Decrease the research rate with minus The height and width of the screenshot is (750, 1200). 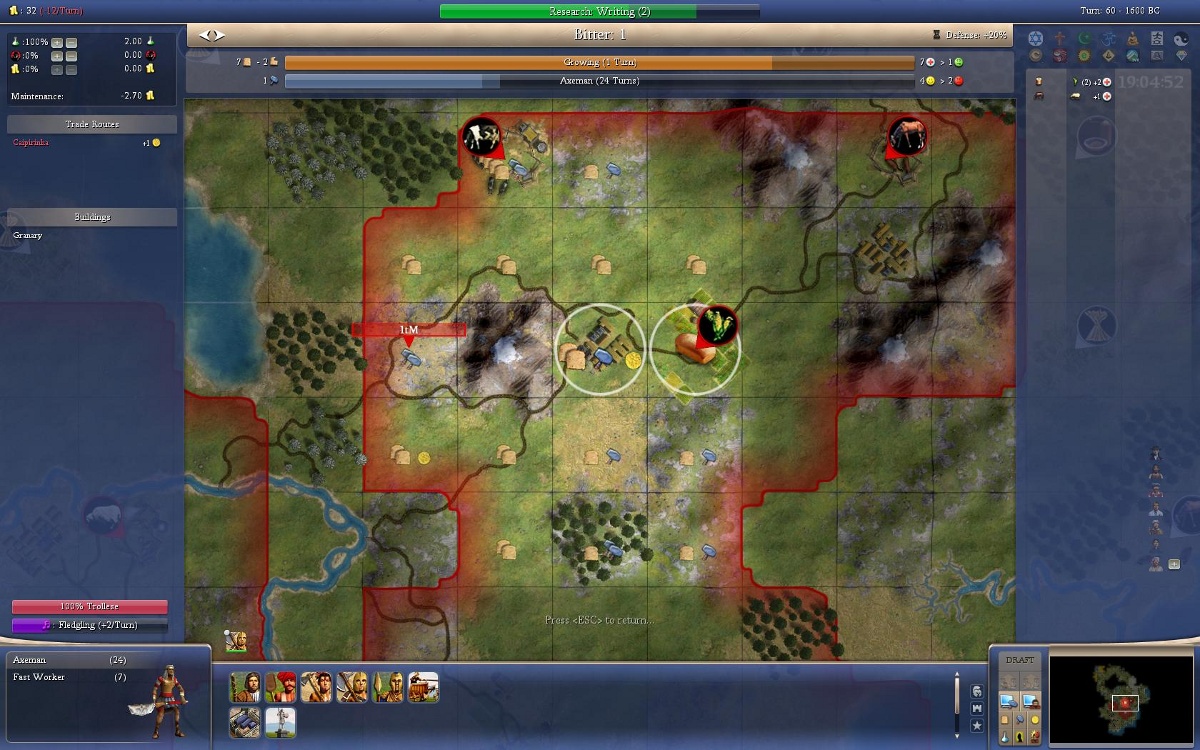pyautogui.click(x=71, y=42)
